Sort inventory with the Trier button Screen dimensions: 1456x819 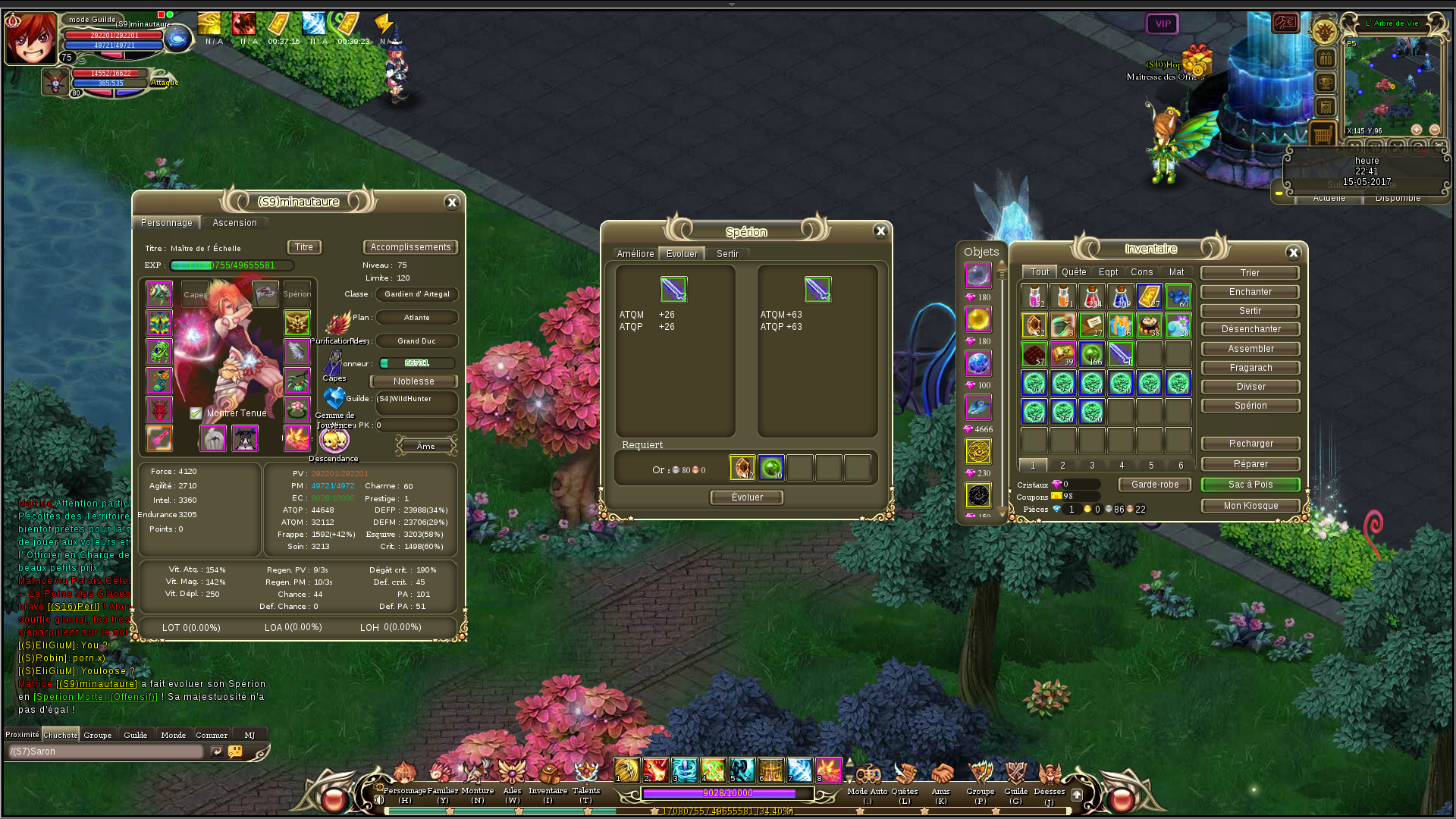[x=1250, y=273]
